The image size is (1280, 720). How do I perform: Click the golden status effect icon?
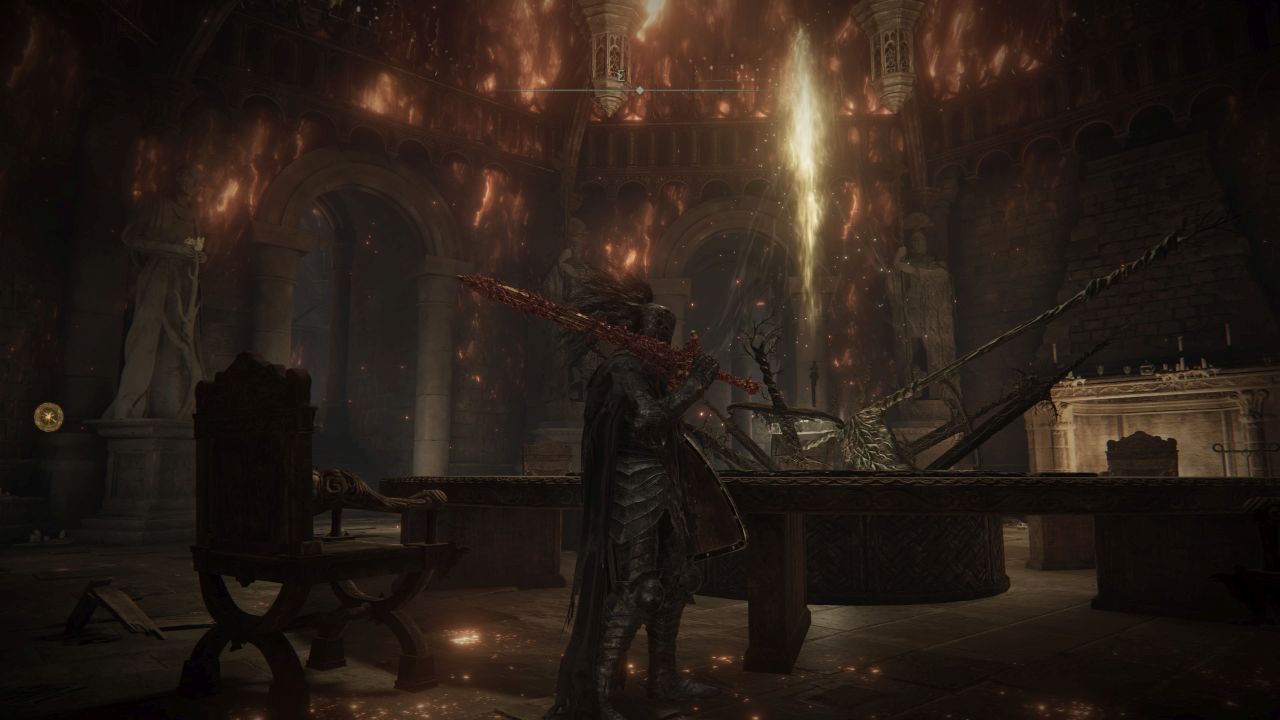coord(48,416)
